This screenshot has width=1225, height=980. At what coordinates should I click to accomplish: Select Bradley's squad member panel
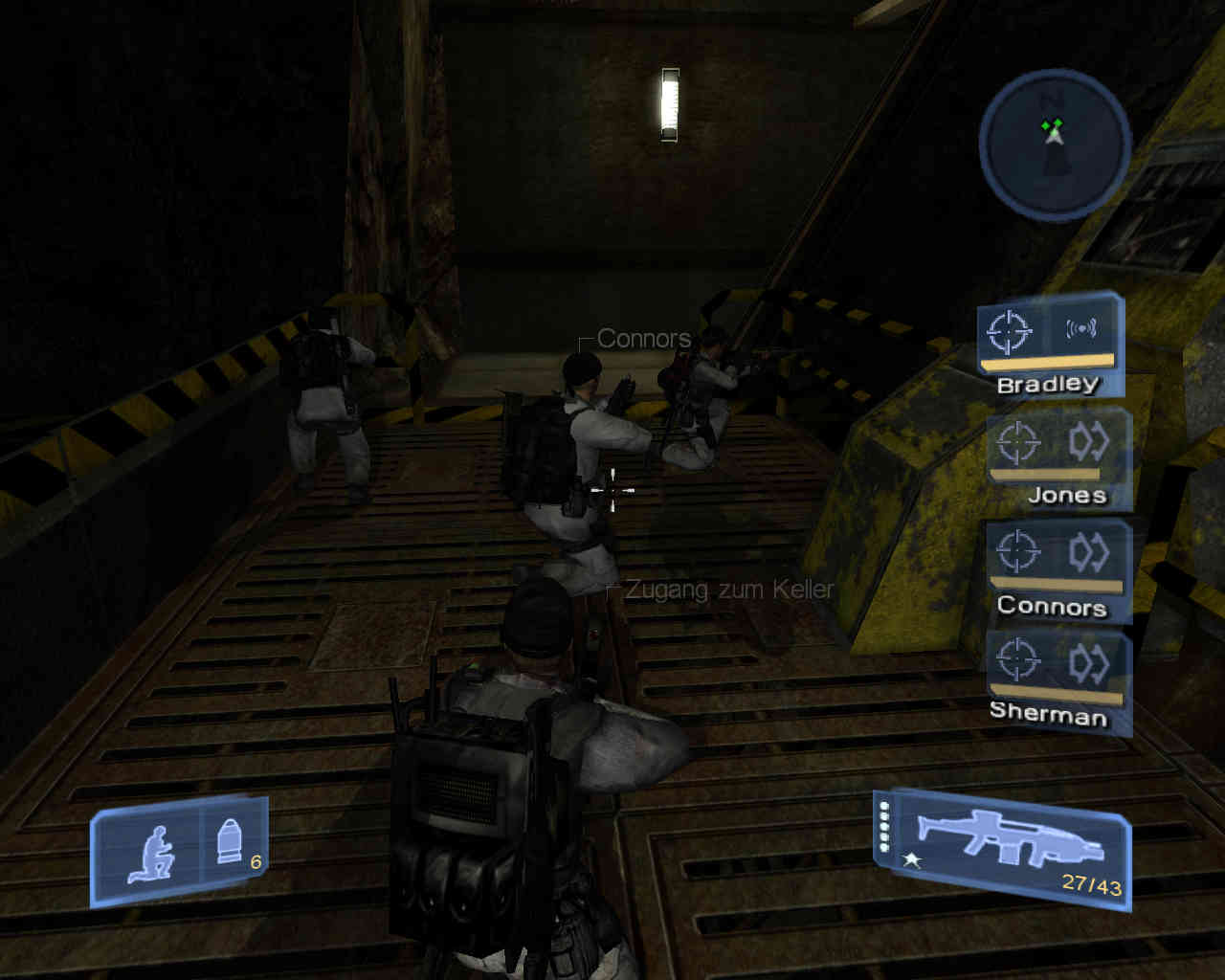click(1048, 346)
